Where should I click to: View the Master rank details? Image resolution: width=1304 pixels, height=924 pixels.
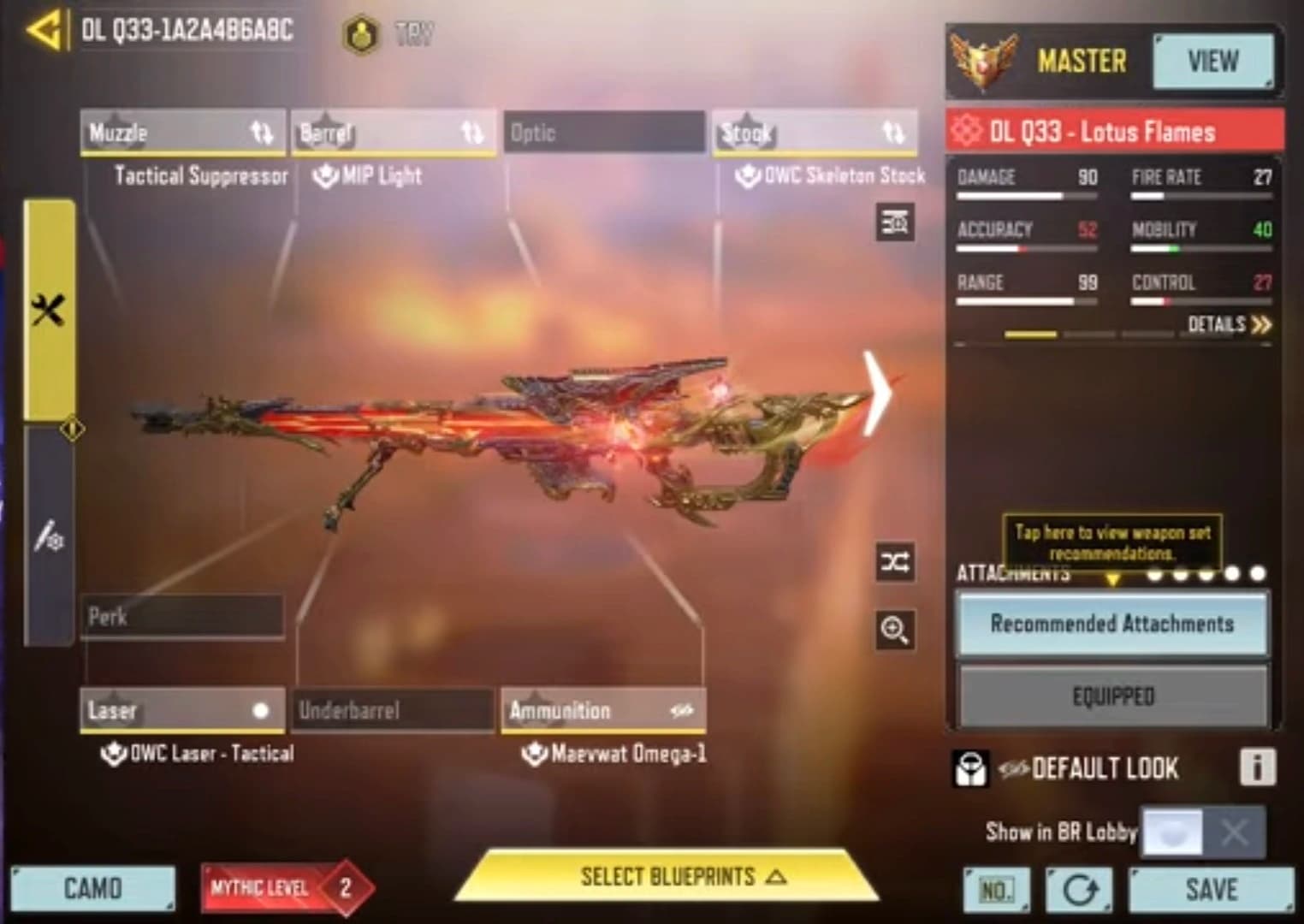coord(1212,62)
